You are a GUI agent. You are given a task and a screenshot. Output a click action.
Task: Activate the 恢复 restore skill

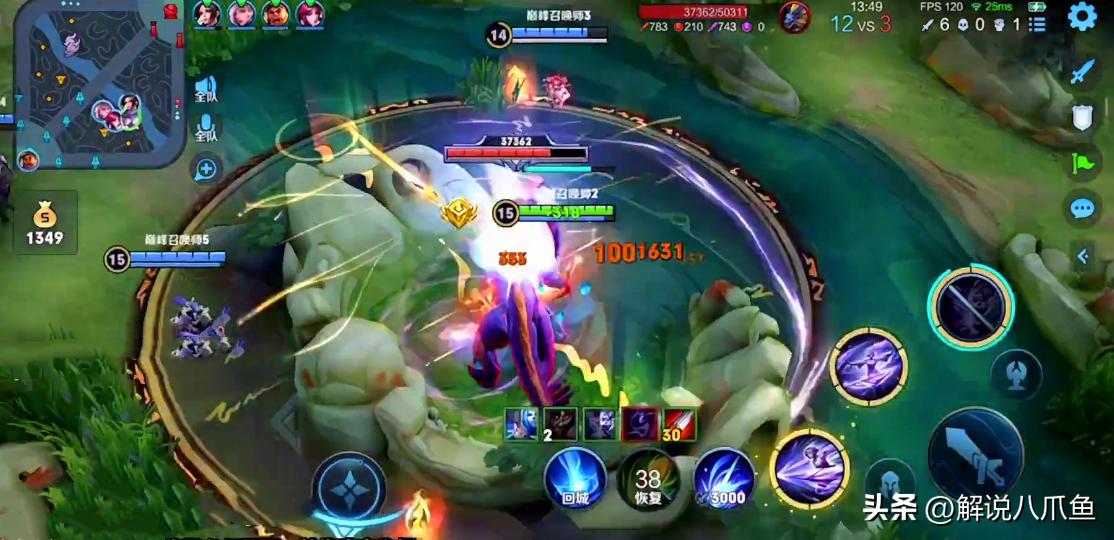click(x=648, y=479)
